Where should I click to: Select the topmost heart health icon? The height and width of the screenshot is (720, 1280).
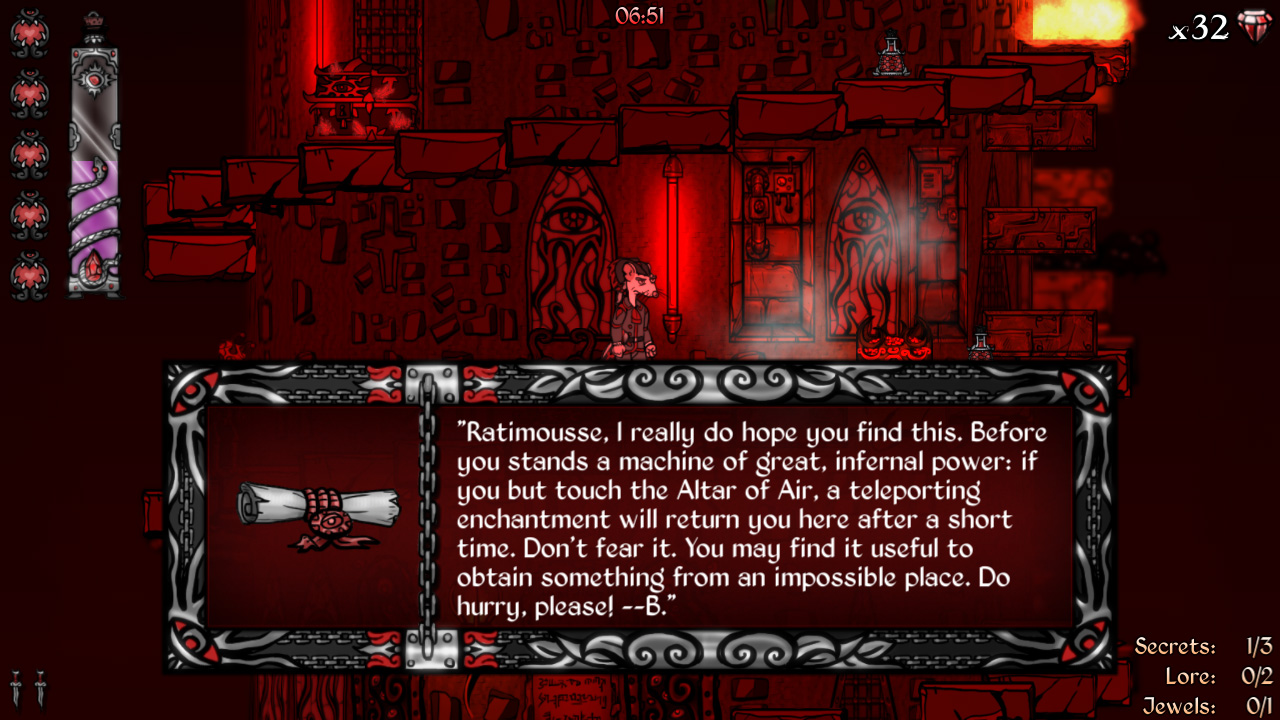click(30, 33)
